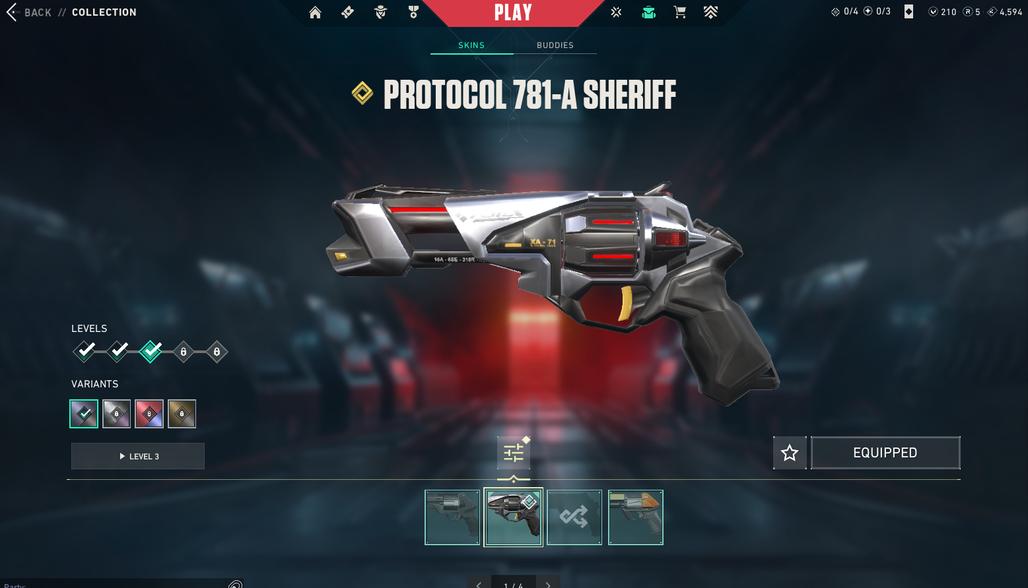
Task: Select the Skins tab
Action: (x=472, y=45)
